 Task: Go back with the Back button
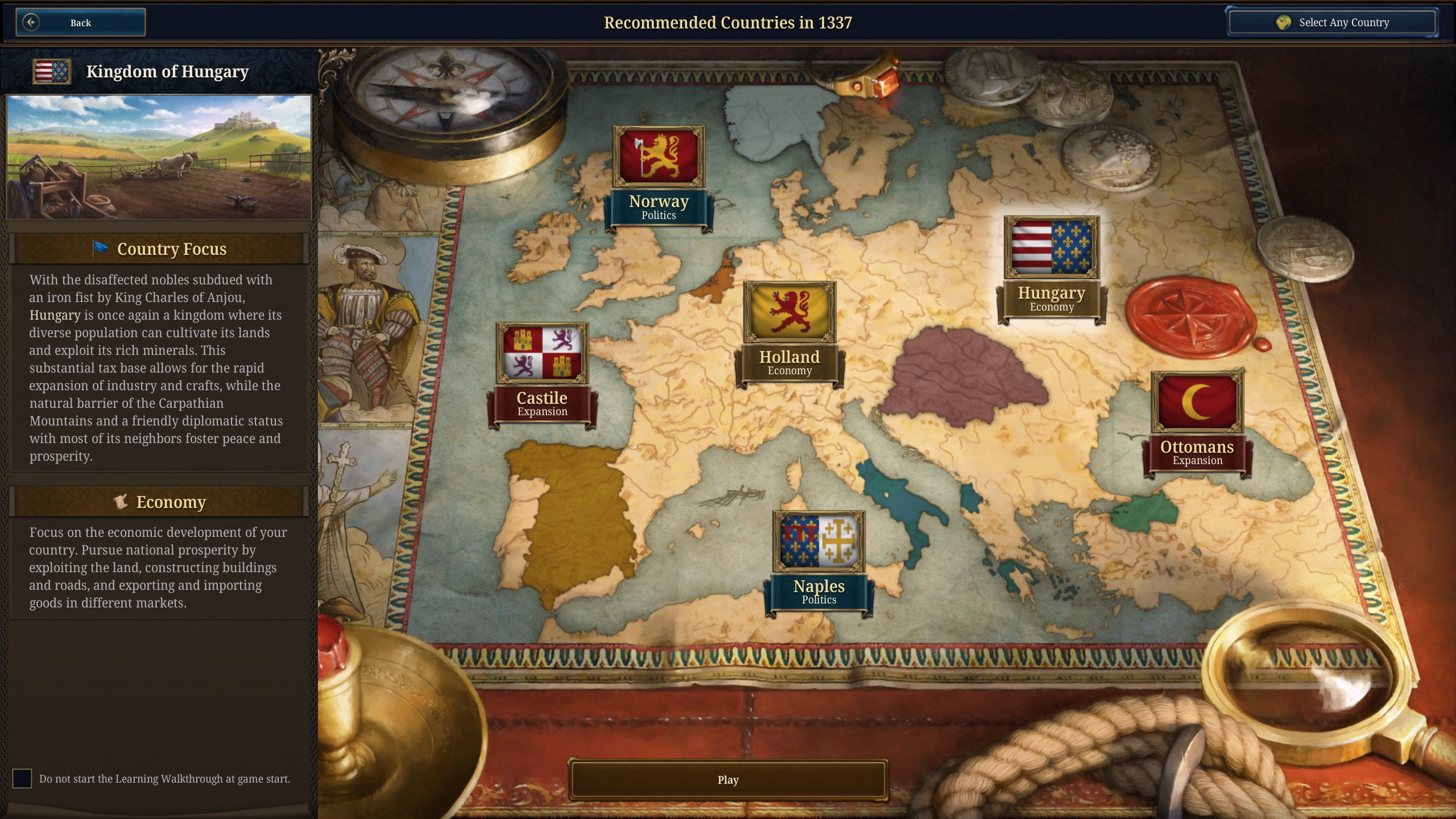click(80, 23)
